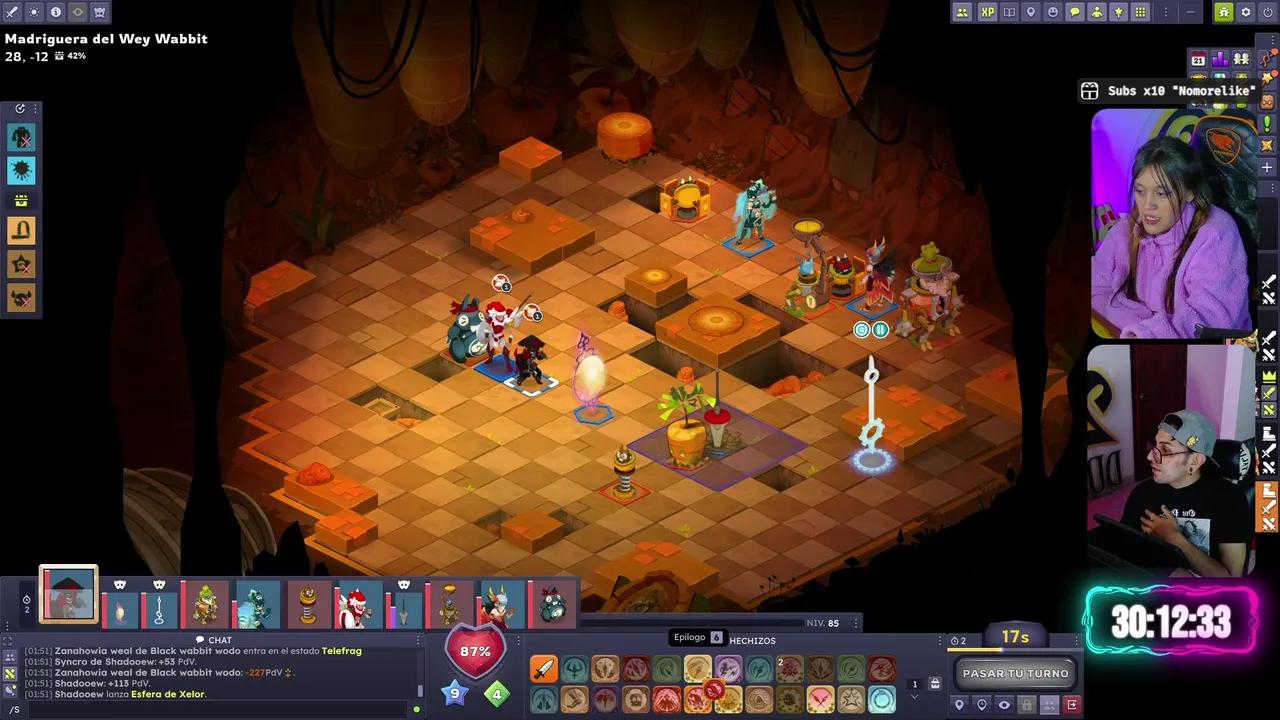Cast the blue ring spell
The height and width of the screenshot is (720, 1280).
[881, 699]
